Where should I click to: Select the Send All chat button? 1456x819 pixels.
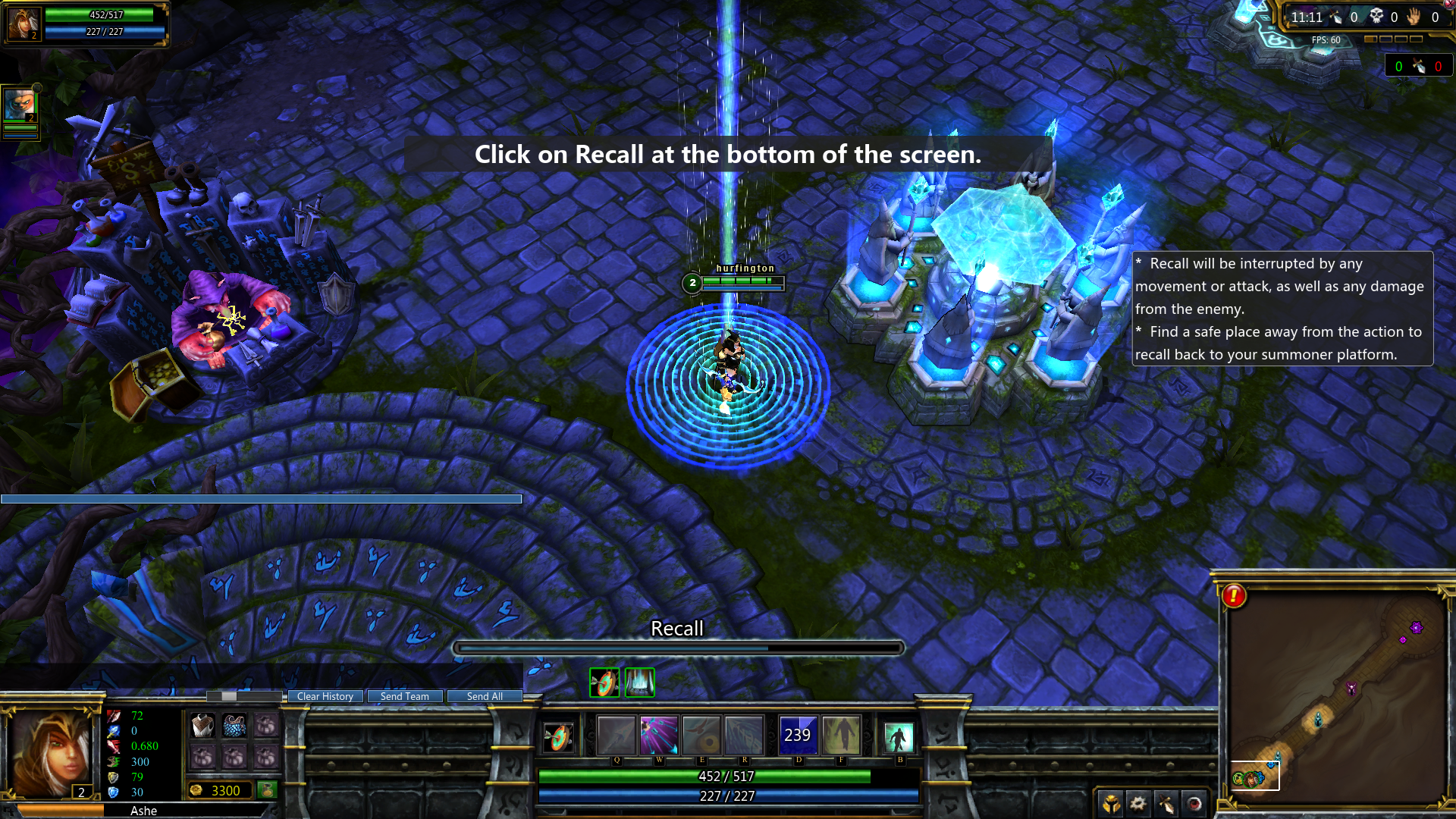485,696
